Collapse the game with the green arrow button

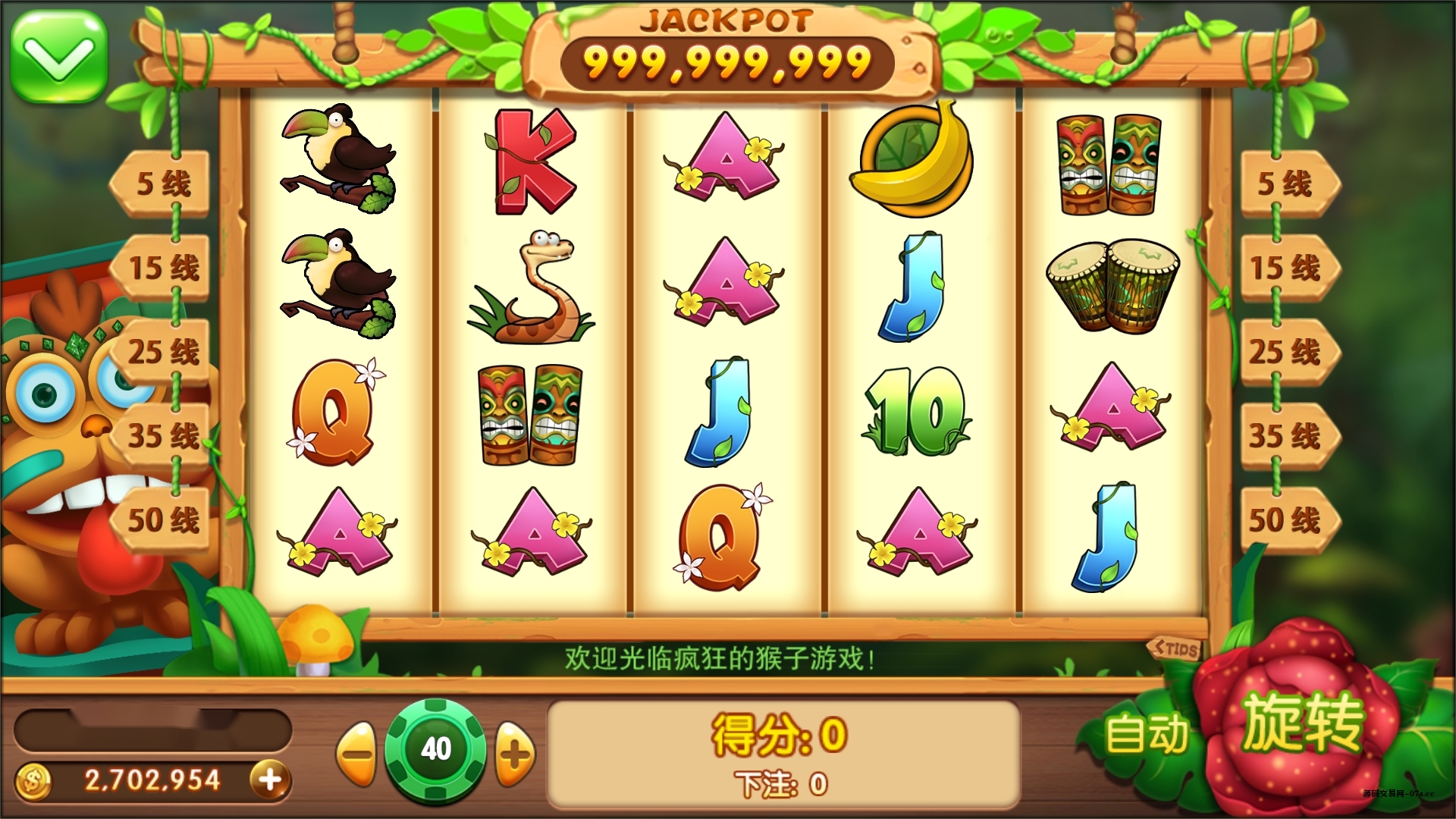tap(58, 58)
